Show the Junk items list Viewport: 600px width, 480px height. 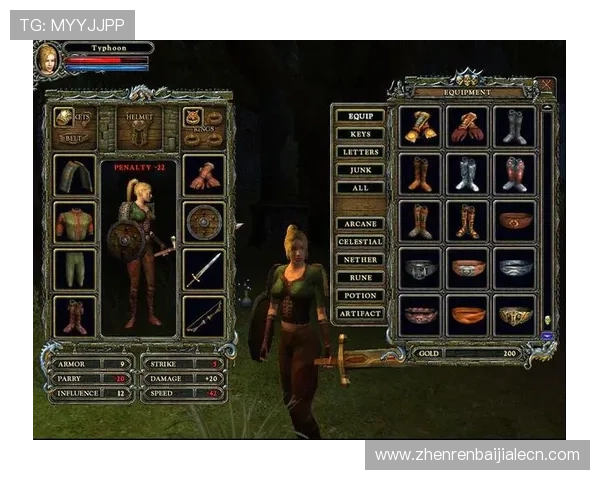coord(360,170)
